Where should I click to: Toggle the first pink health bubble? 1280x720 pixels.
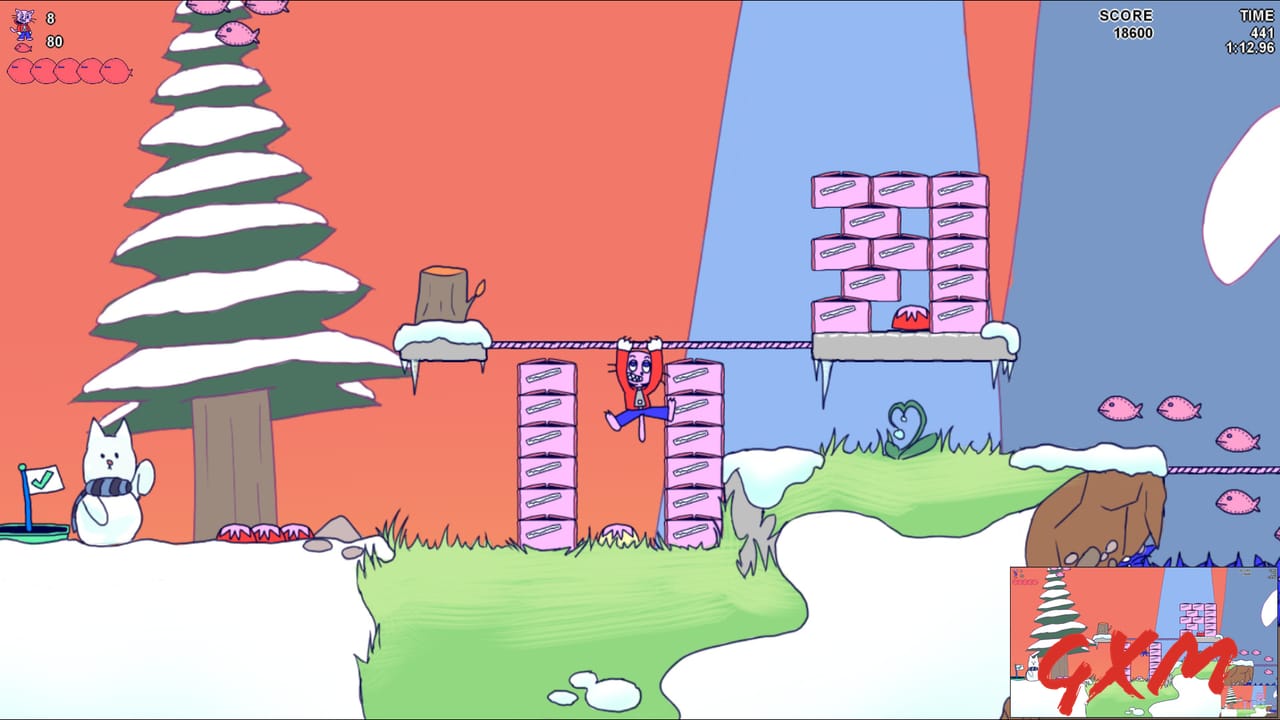point(20,72)
